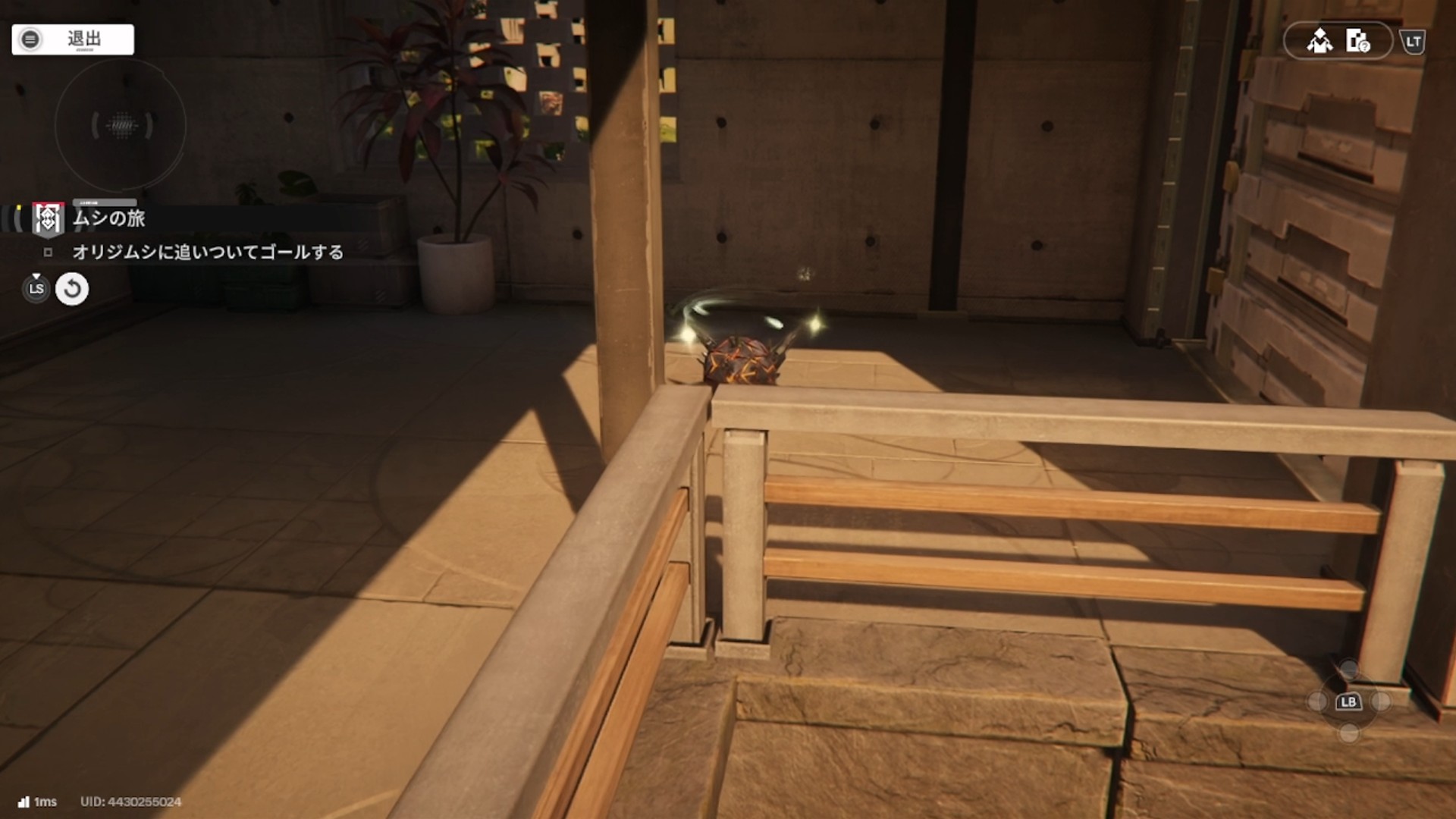Open the character figure icon
Screen dimensions: 1456x819
[1319, 41]
